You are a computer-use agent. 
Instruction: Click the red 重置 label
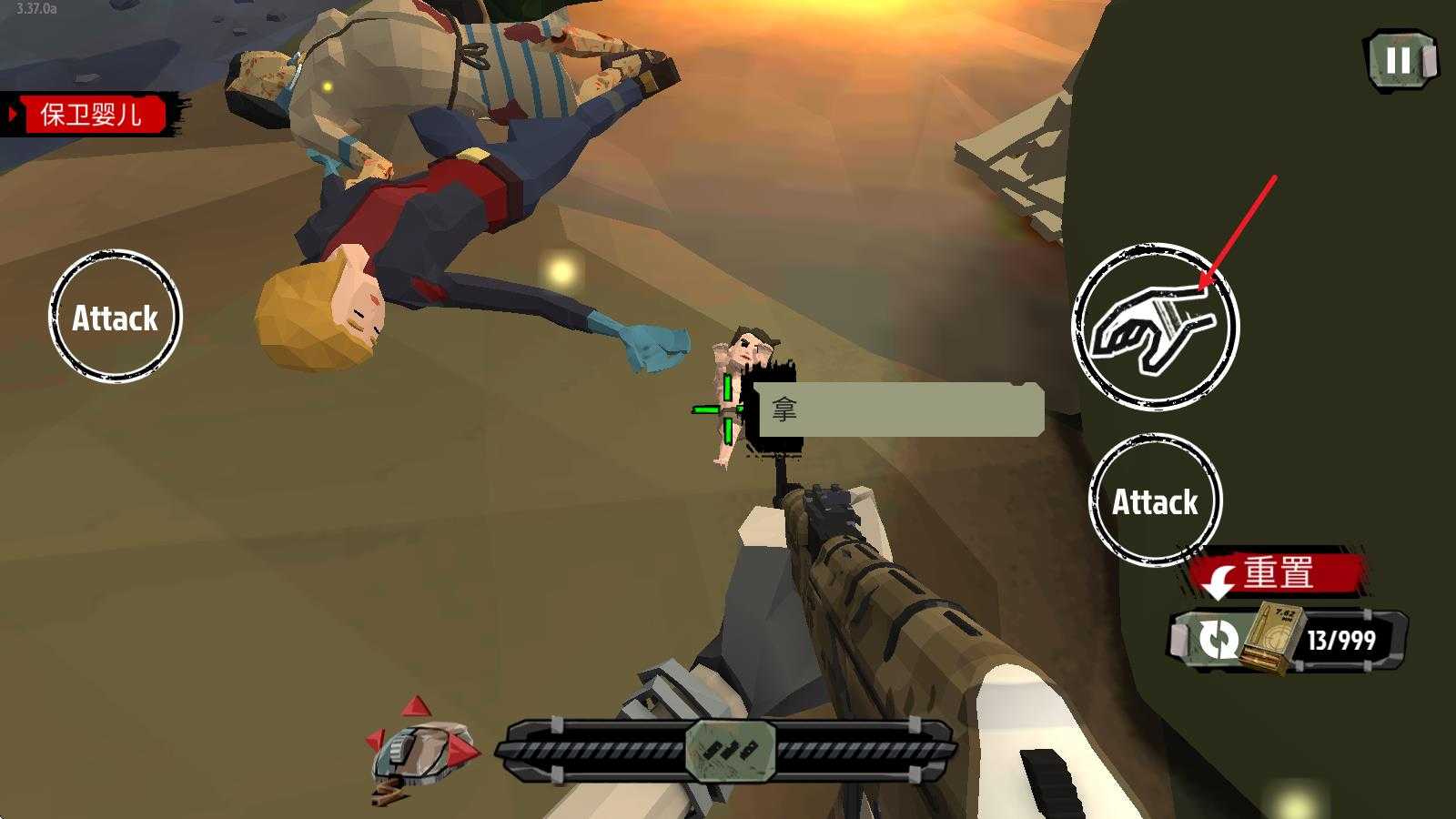pyautogui.click(x=1278, y=573)
